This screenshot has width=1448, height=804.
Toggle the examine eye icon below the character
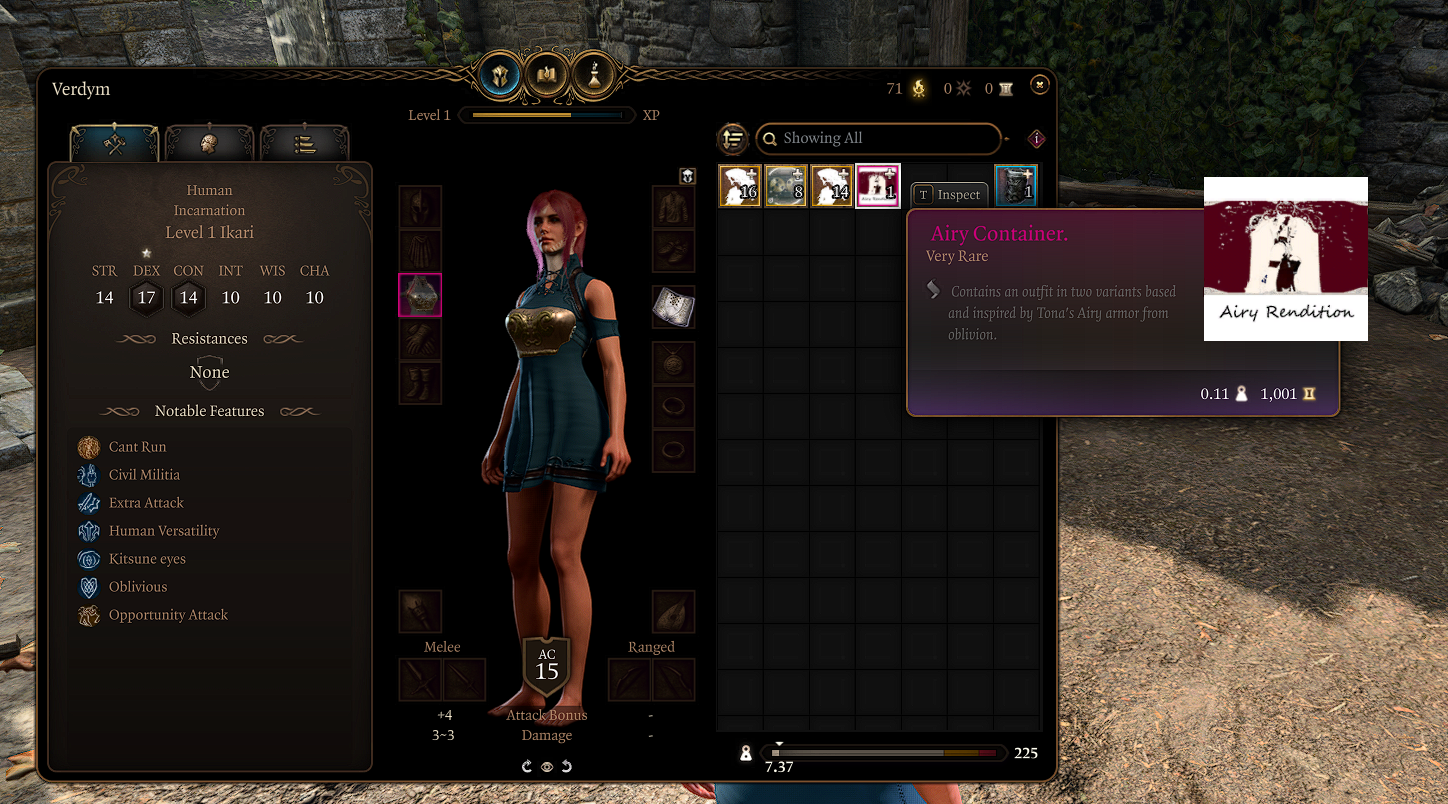tap(546, 766)
